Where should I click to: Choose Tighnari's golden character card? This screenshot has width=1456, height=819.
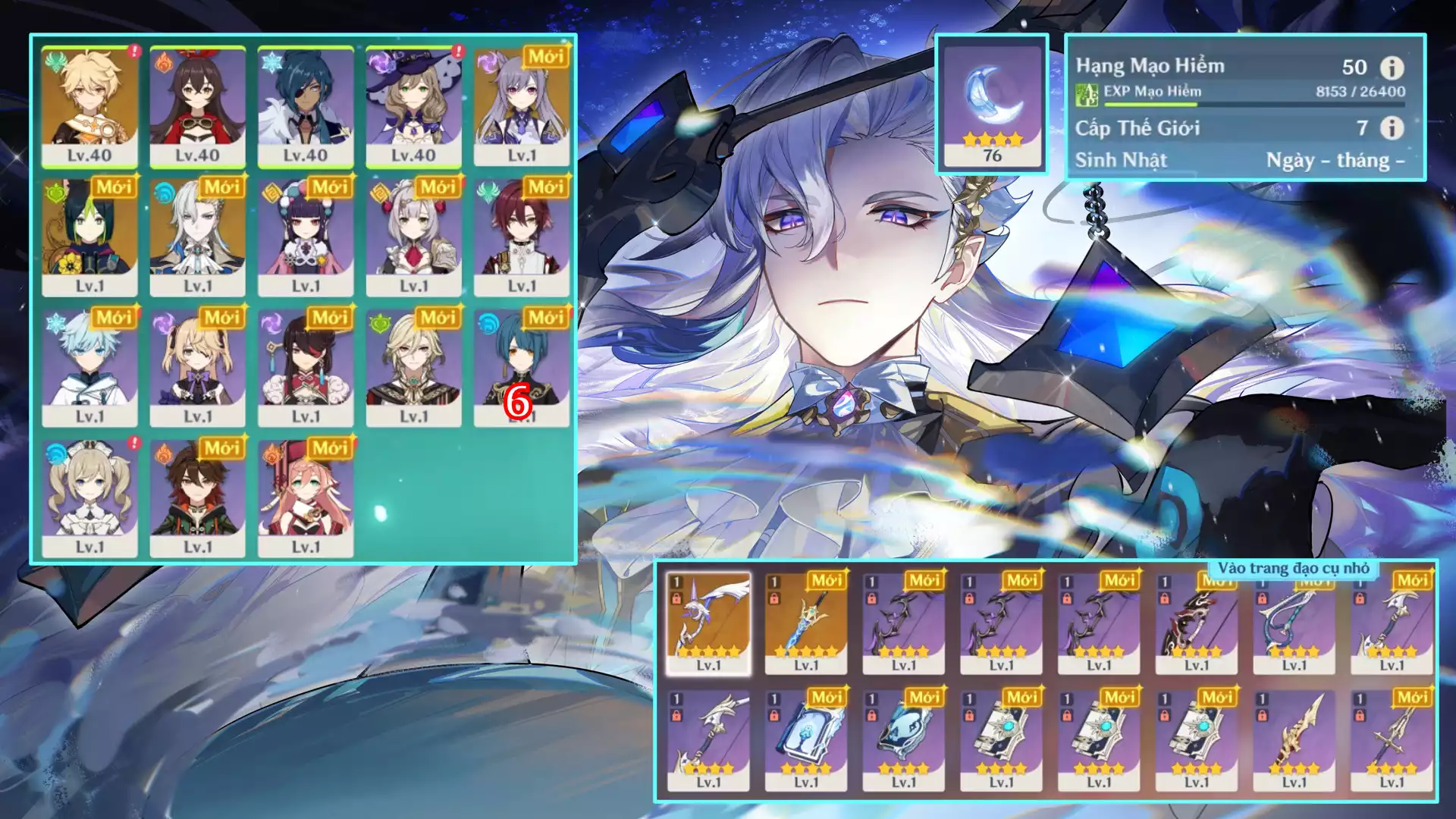tap(89, 237)
